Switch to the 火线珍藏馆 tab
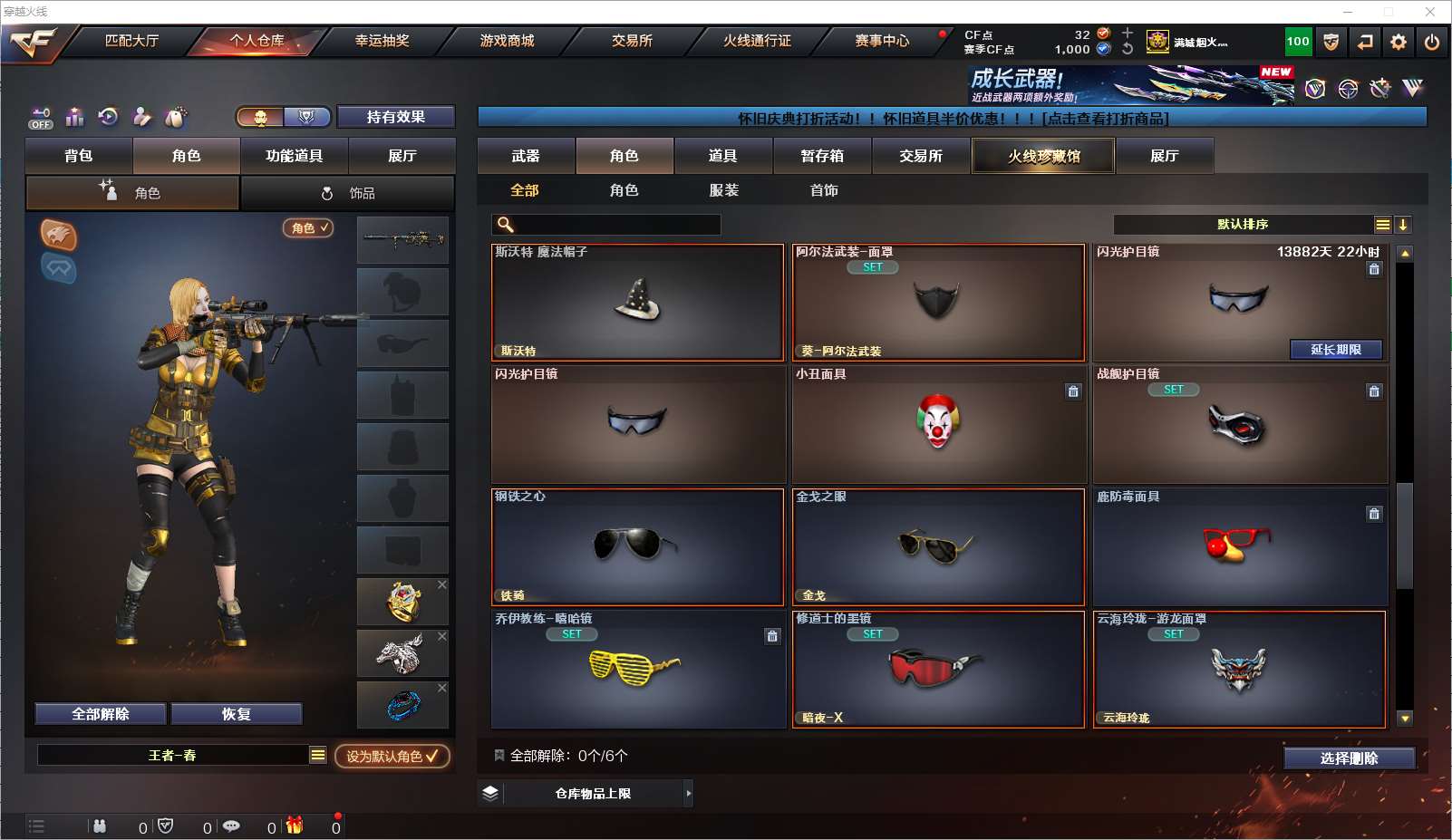 tap(1043, 156)
